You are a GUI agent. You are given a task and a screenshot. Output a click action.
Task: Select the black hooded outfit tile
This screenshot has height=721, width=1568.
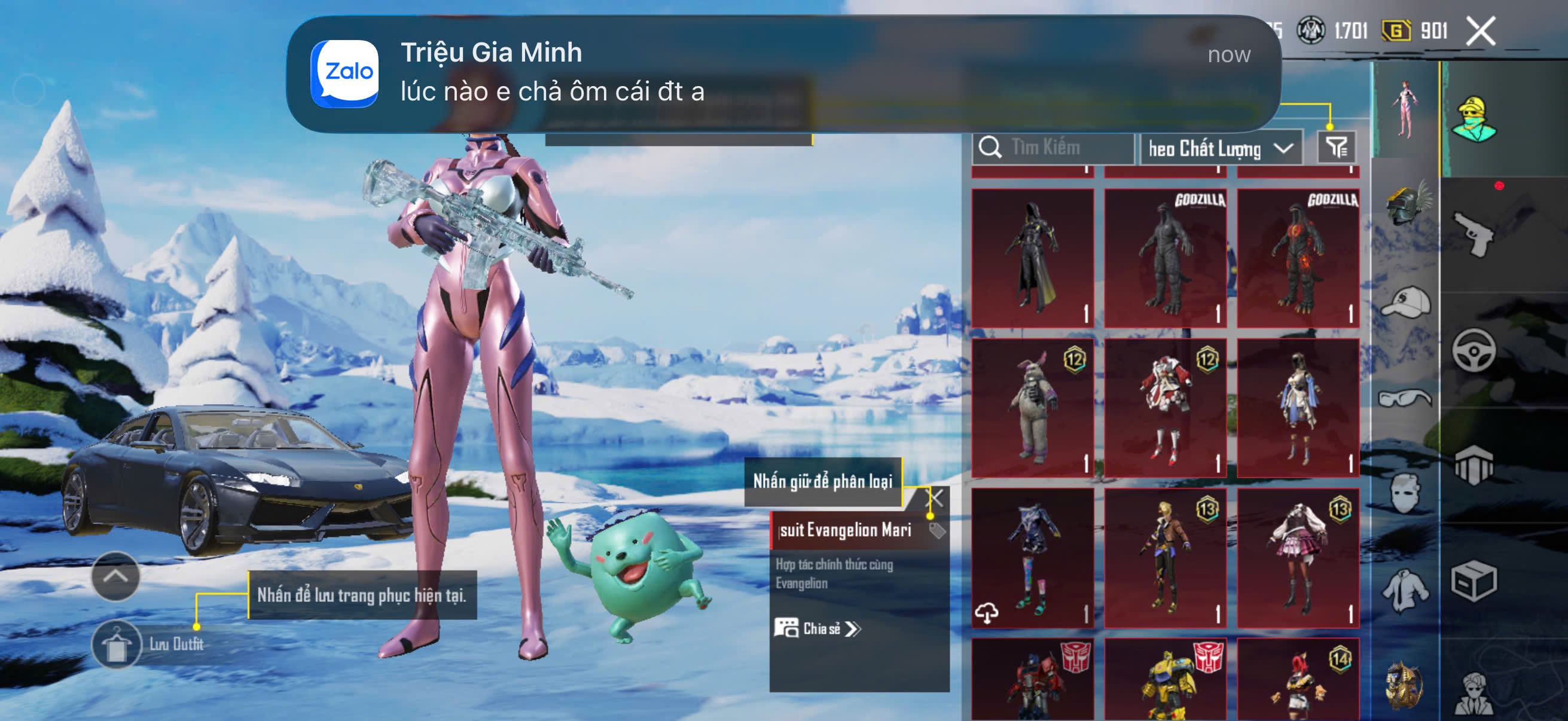pyautogui.click(x=1032, y=258)
